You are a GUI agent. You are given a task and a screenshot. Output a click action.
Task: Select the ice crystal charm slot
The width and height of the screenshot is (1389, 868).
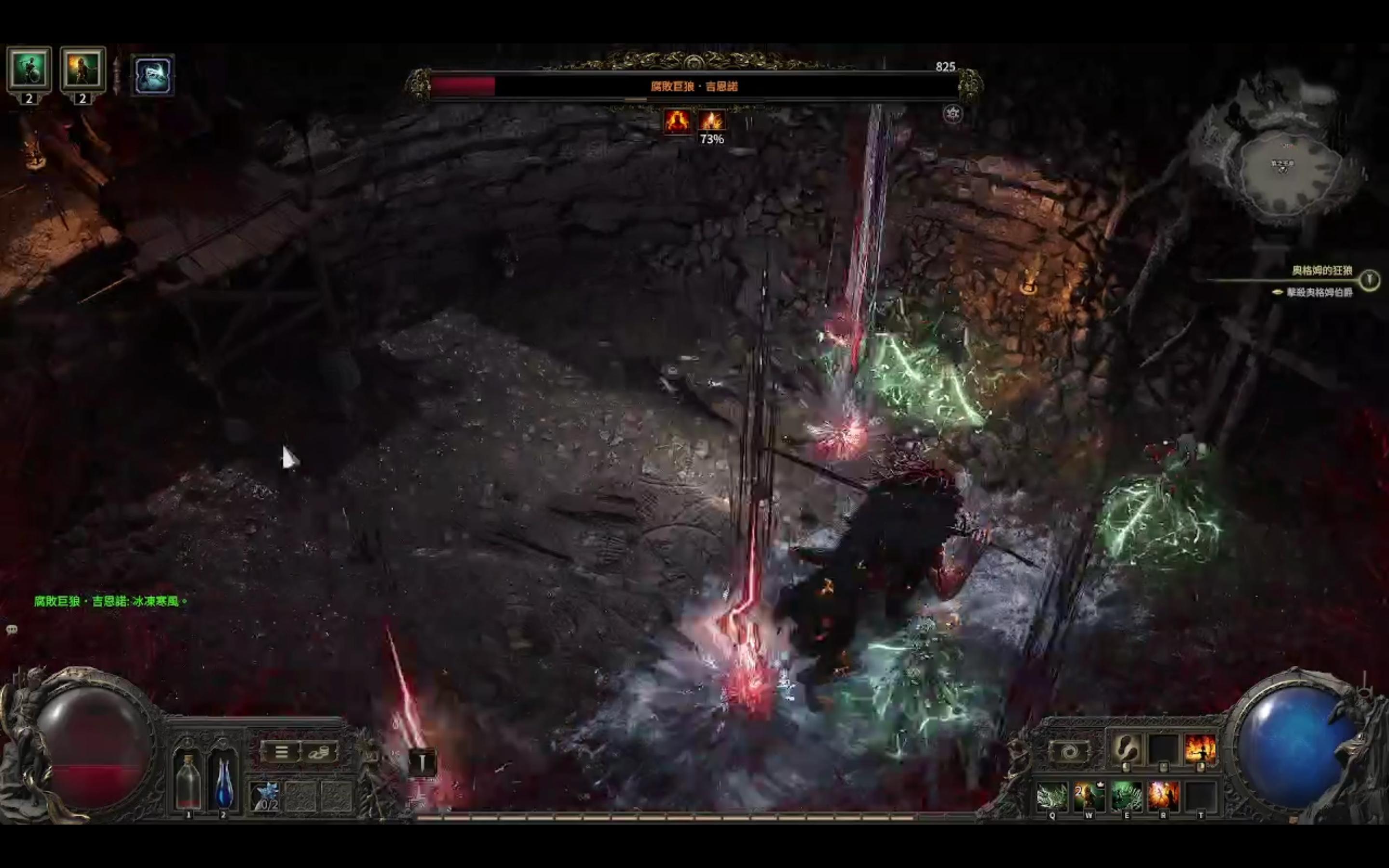265,796
